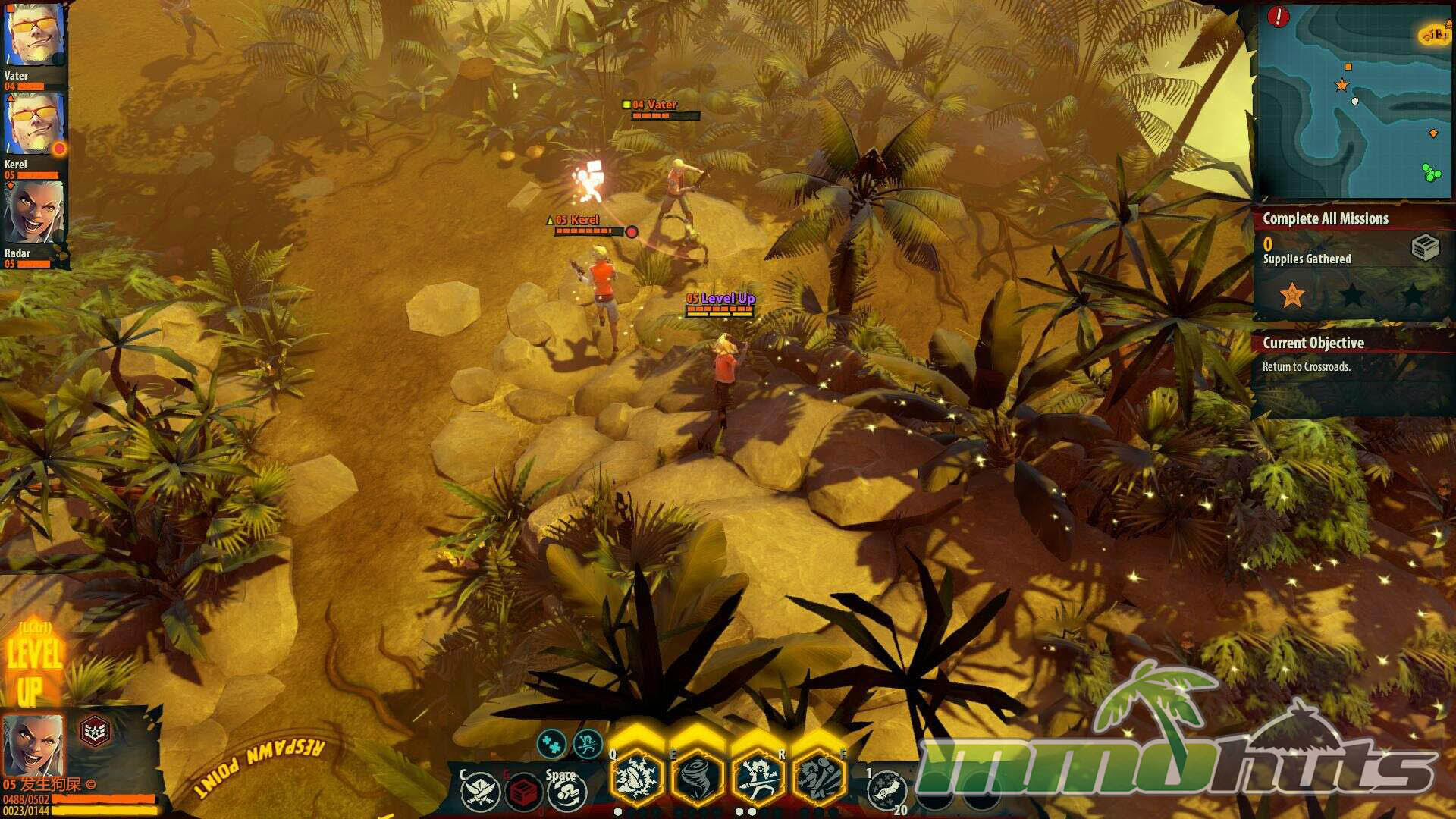Click the red supply crate icon

522,792
